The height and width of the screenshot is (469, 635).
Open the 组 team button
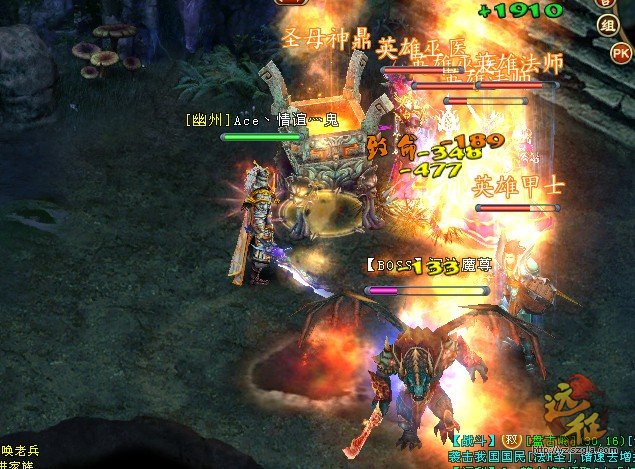(x=606, y=25)
